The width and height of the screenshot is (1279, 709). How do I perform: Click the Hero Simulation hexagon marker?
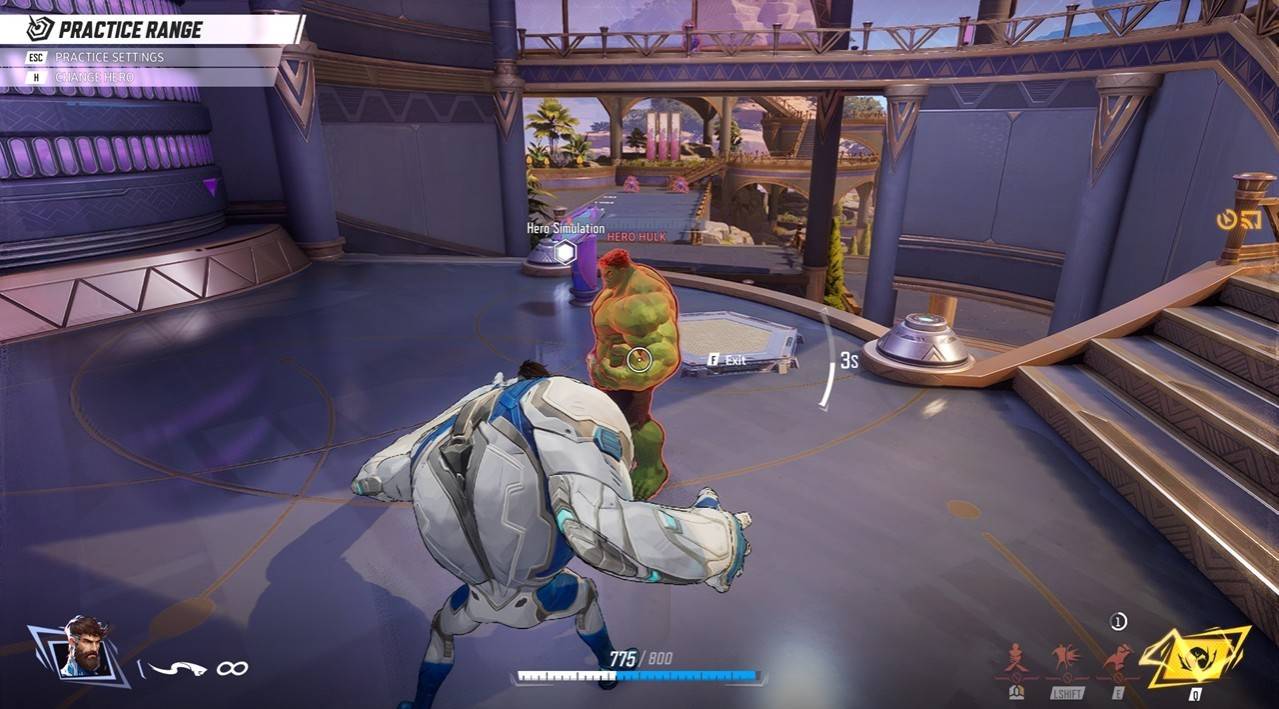coord(565,252)
